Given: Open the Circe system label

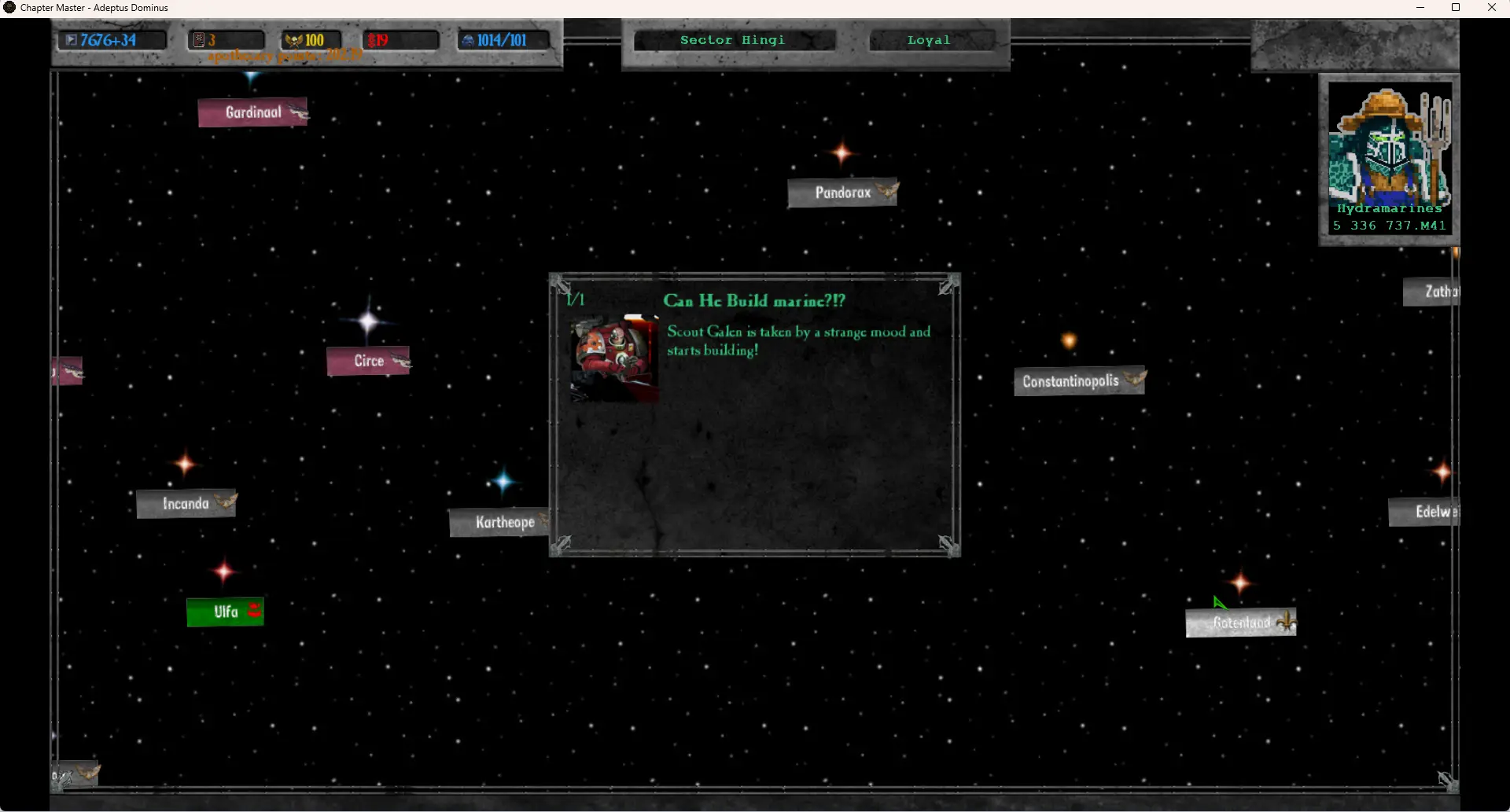Looking at the screenshot, I should (368, 361).
